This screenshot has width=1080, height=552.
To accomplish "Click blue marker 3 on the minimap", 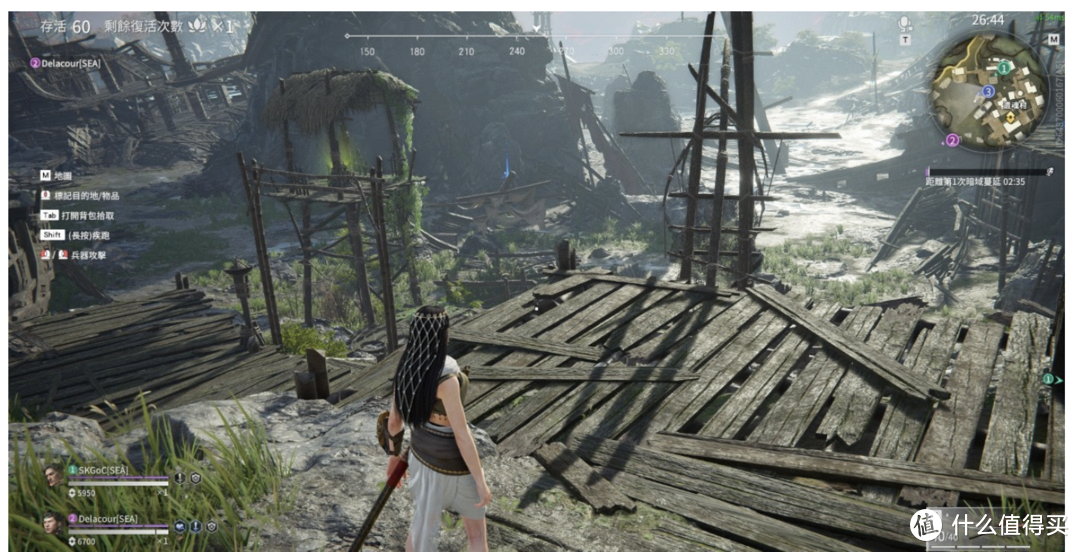I will 988,91.
